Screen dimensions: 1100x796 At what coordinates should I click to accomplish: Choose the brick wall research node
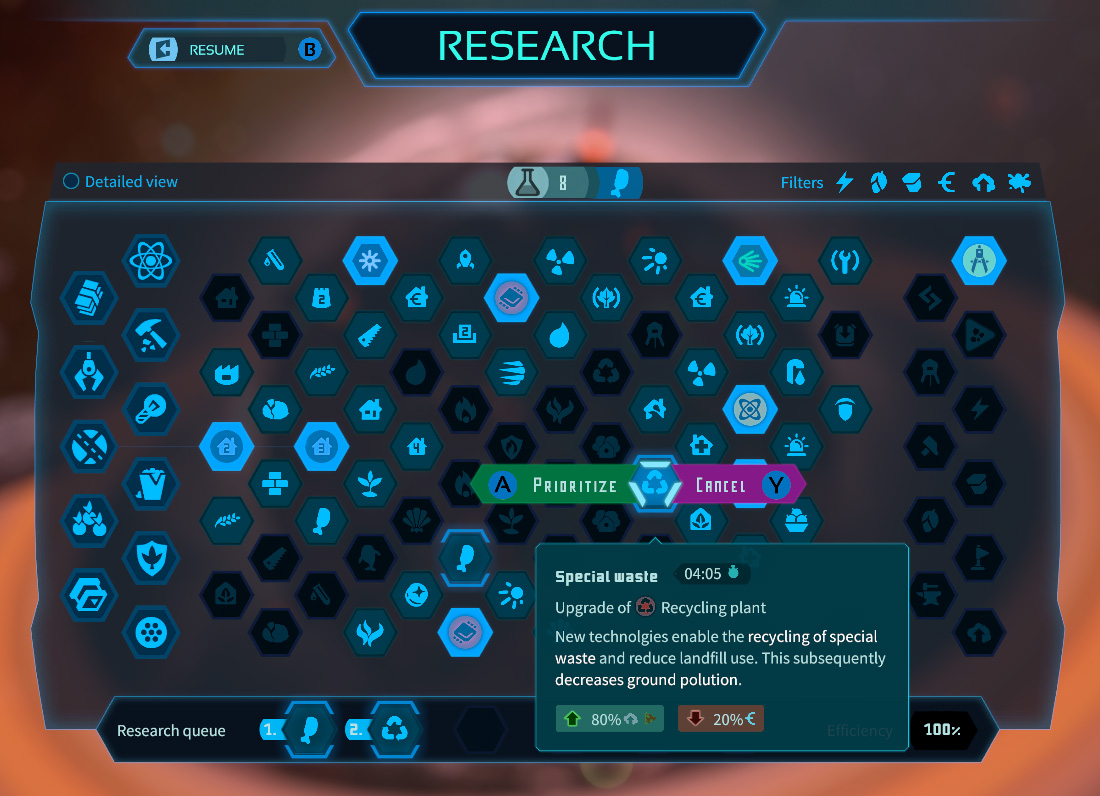point(274,482)
